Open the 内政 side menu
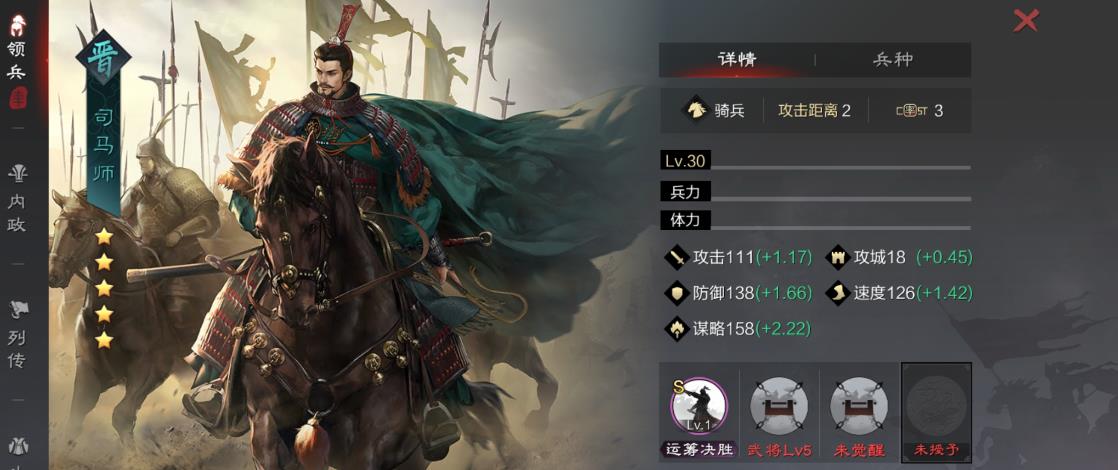Screen dimensions: 1118x470 (x=17, y=199)
